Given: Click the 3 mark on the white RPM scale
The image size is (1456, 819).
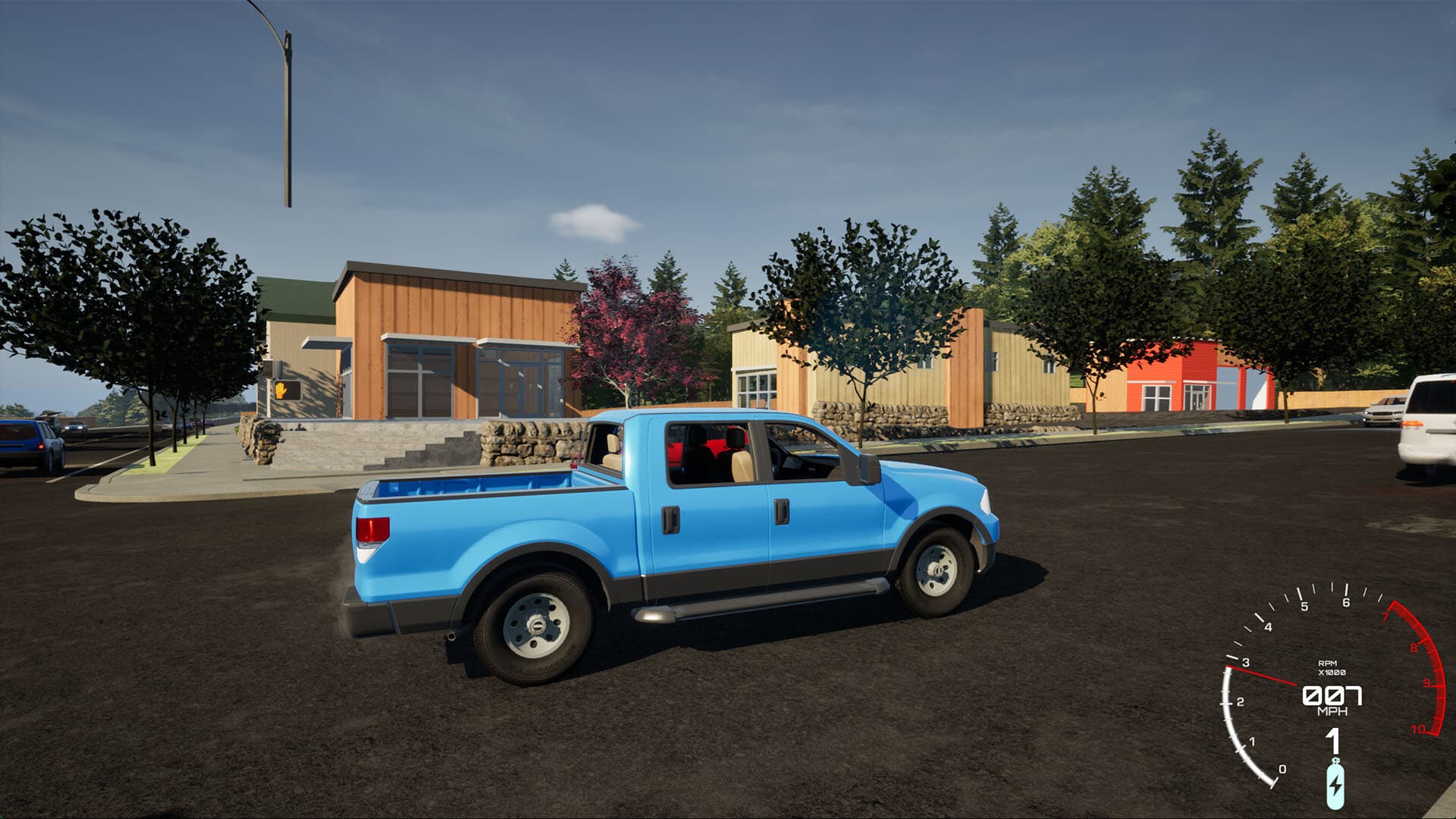Looking at the screenshot, I should [1246, 662].
